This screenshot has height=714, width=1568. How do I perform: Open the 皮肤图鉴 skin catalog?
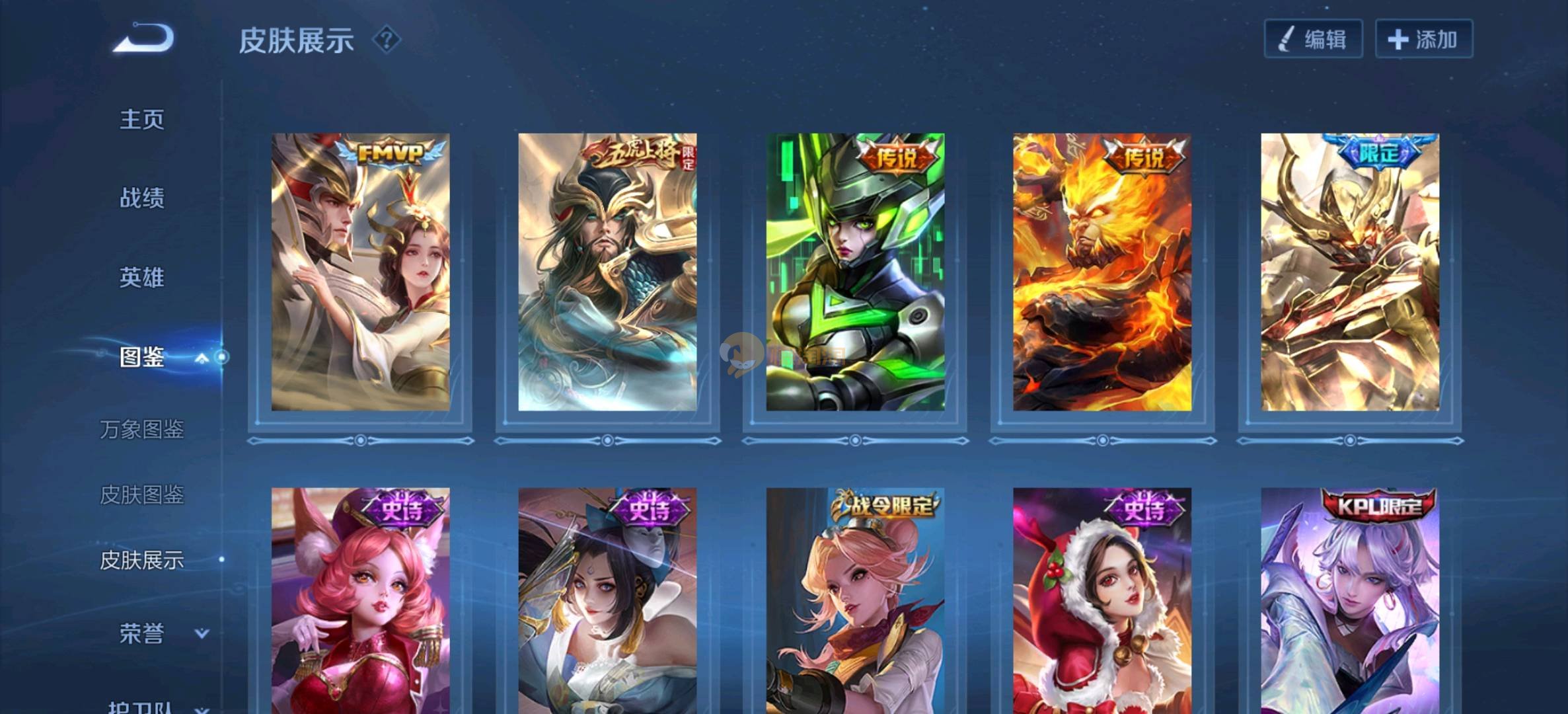click(141, 495)
